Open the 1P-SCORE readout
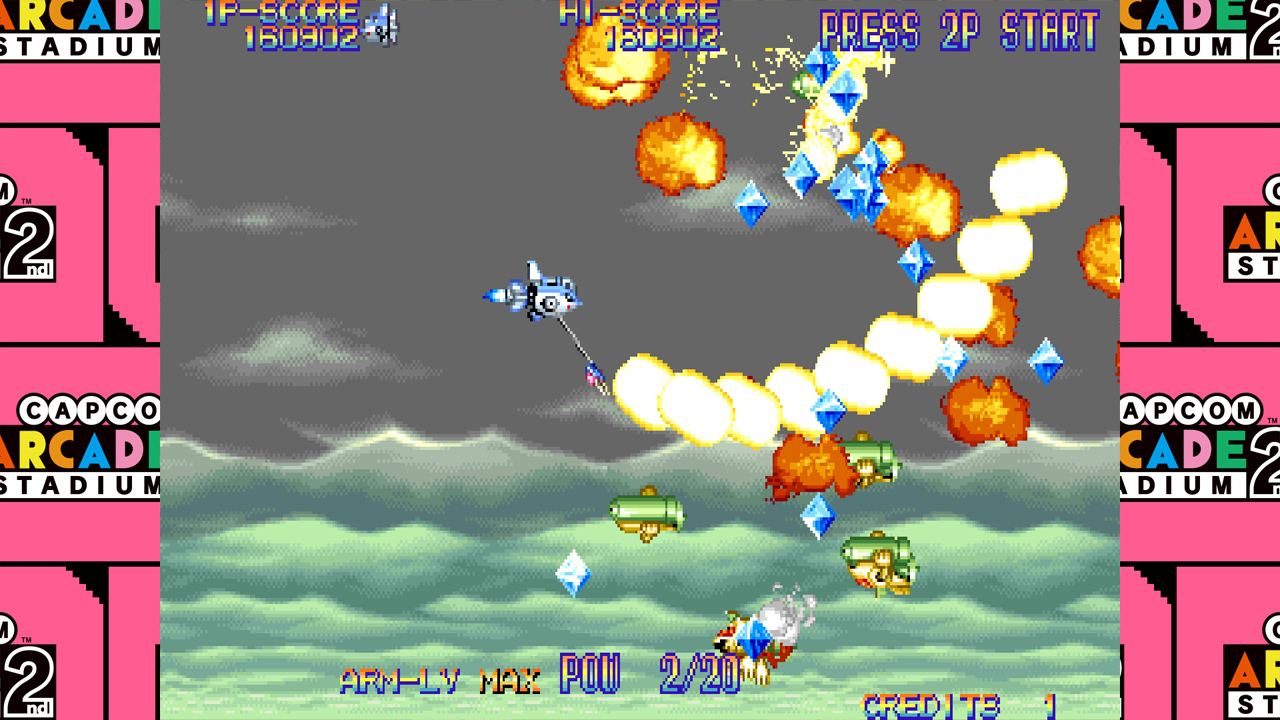1280x720 pixels. [x=268, y=12]
